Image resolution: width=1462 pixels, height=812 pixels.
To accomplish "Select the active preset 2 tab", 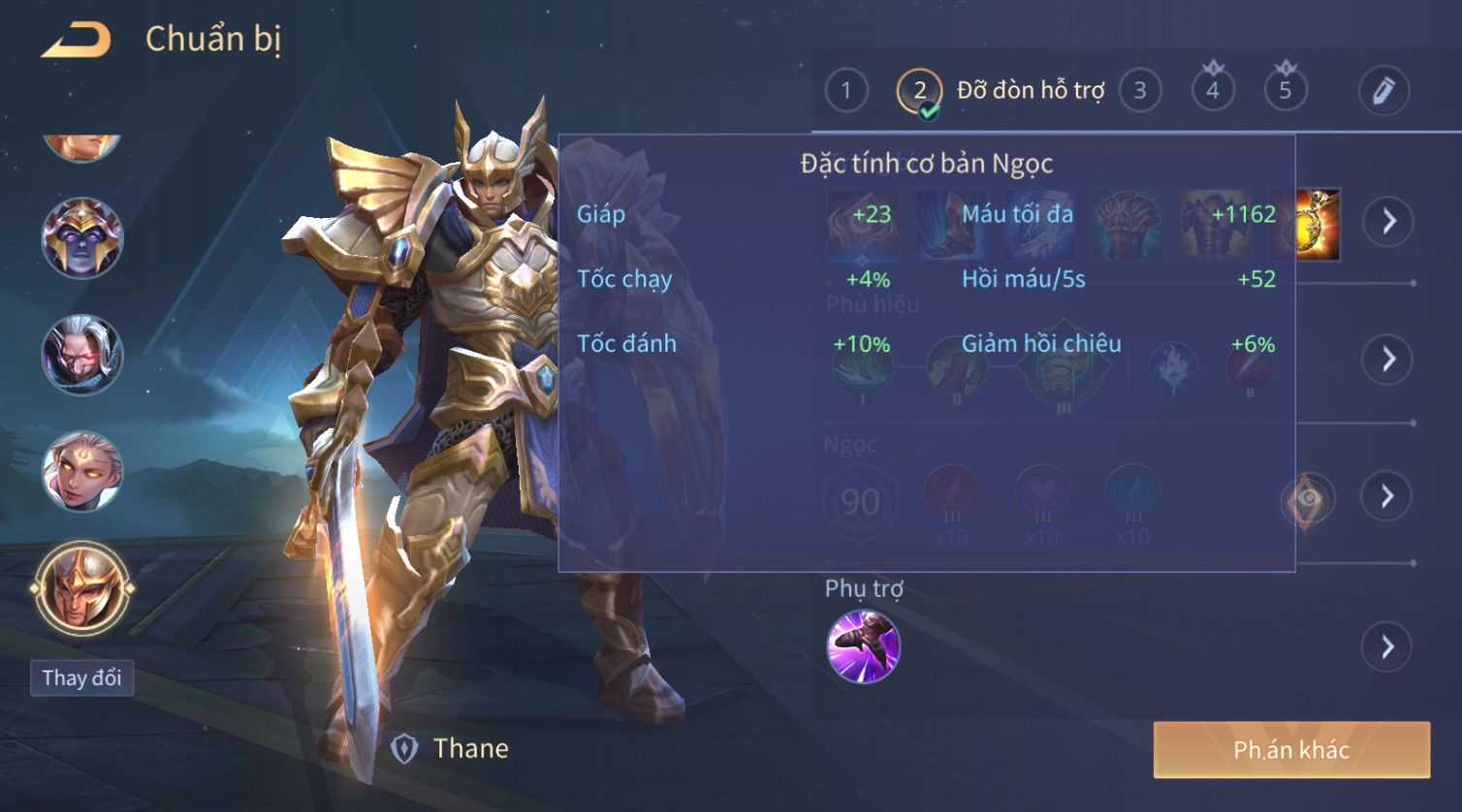I will pos(919,91).
